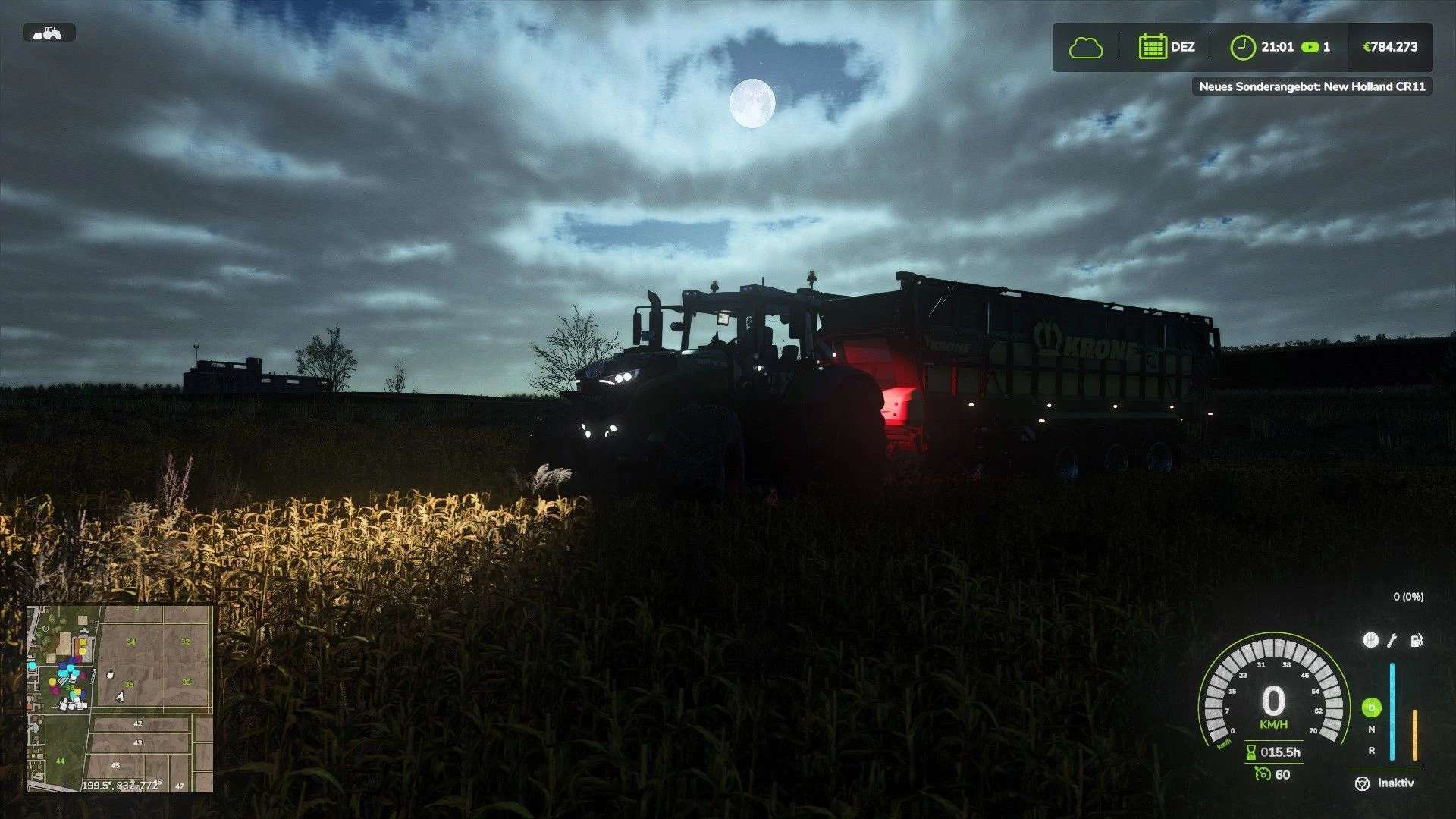The height and width of the screenshot is (819, 1456).
Task: Open the DEZ calendar icon
Action: [1152, 45]
